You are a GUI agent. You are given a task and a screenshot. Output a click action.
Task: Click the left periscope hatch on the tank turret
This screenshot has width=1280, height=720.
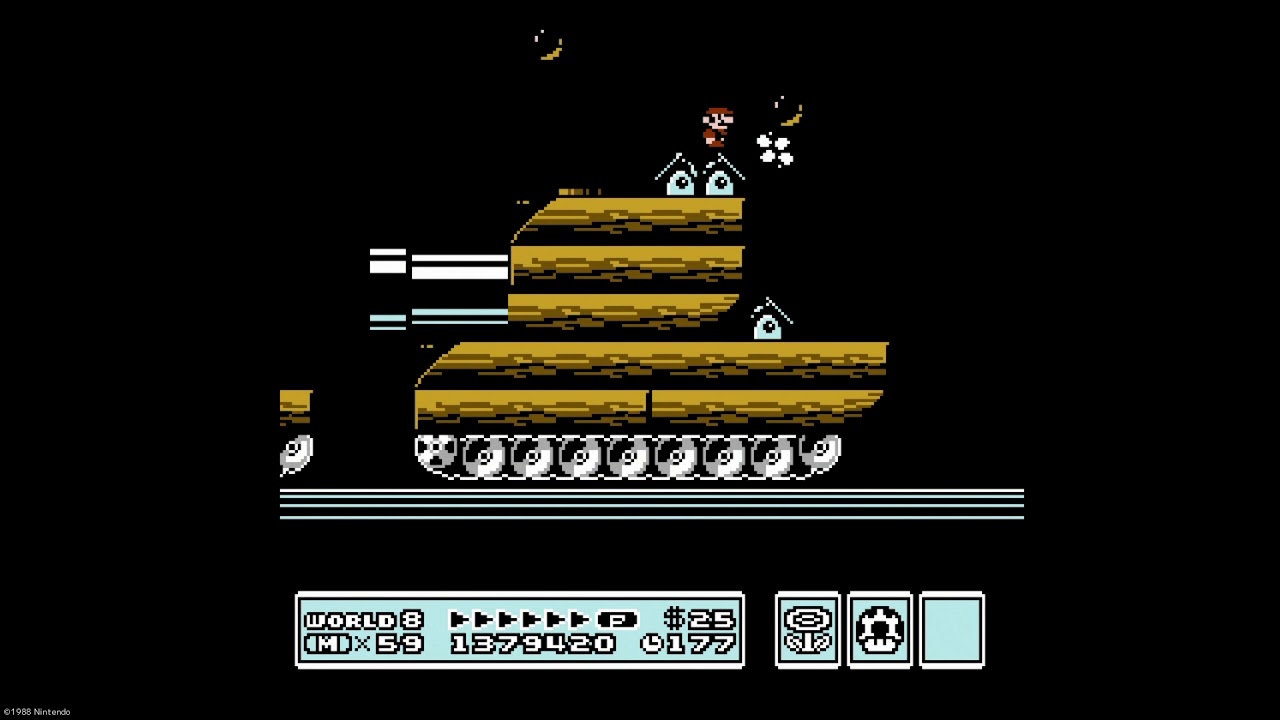[x=678, y=180]
